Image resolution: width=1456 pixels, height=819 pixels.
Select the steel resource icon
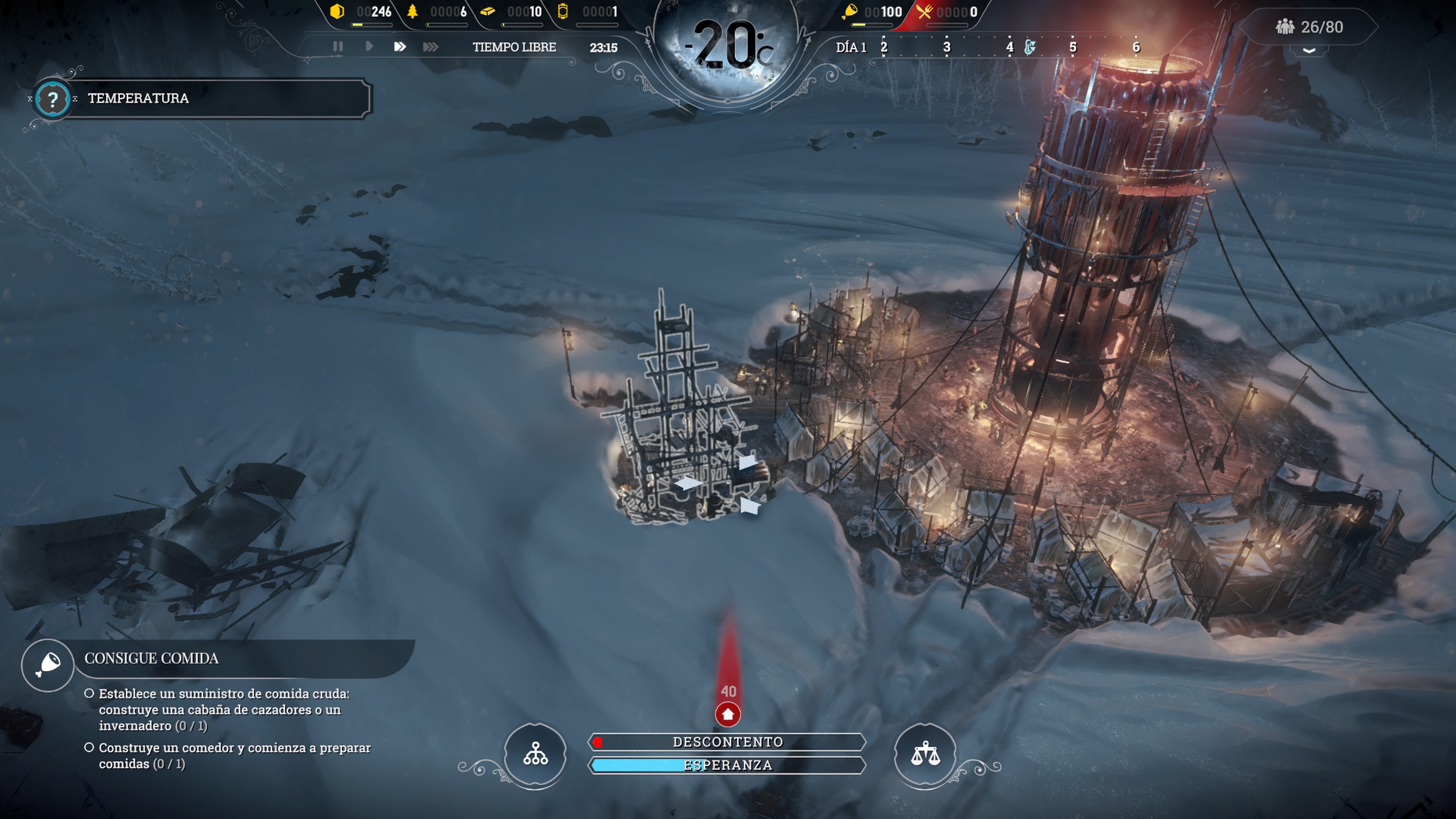tap(488, 11)
